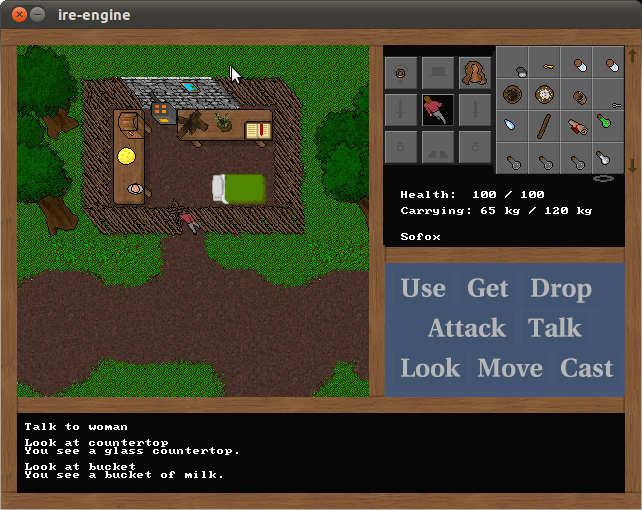Choose Talk from the action panel
Viewport: 642px width, 510px height.
(555, 329)
